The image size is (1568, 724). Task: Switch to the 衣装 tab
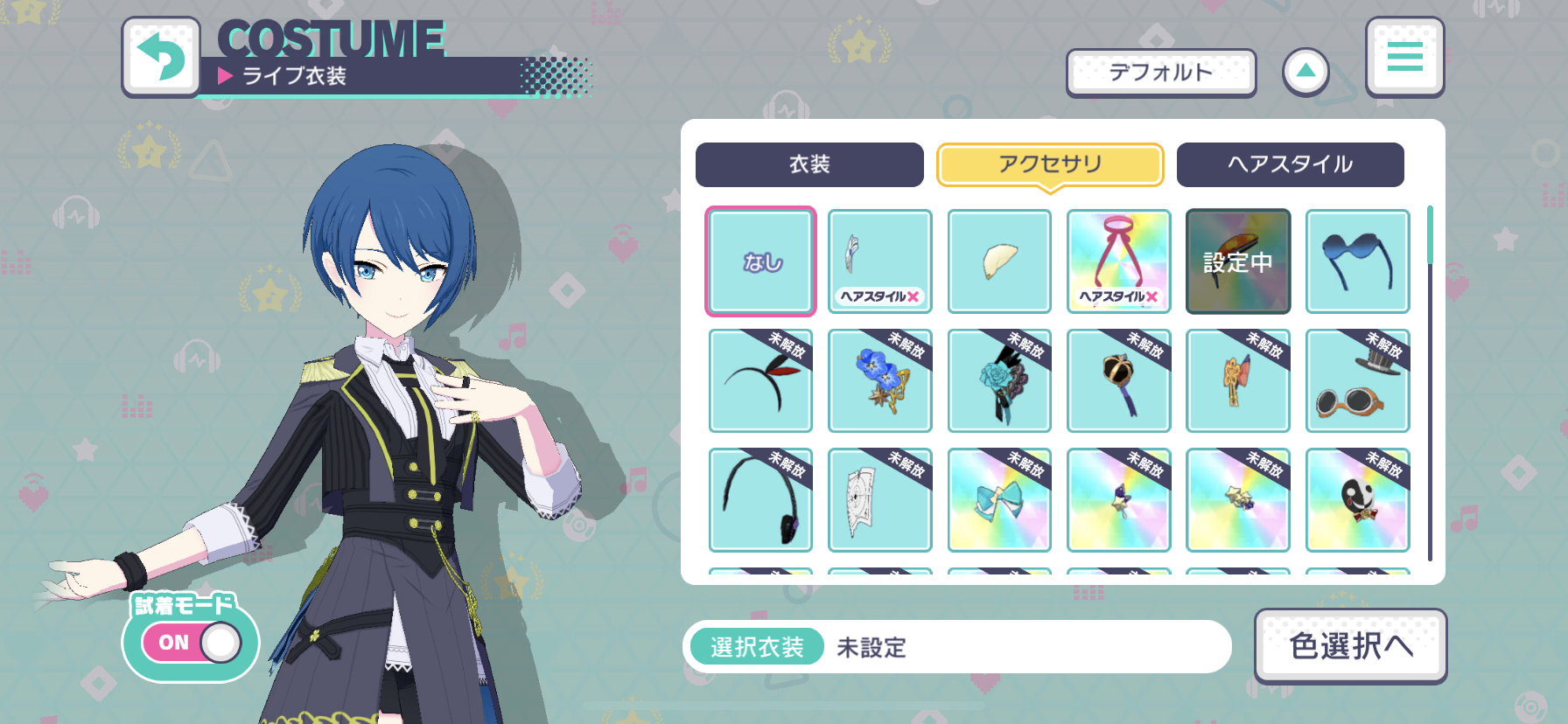click(x=809, y=164)
